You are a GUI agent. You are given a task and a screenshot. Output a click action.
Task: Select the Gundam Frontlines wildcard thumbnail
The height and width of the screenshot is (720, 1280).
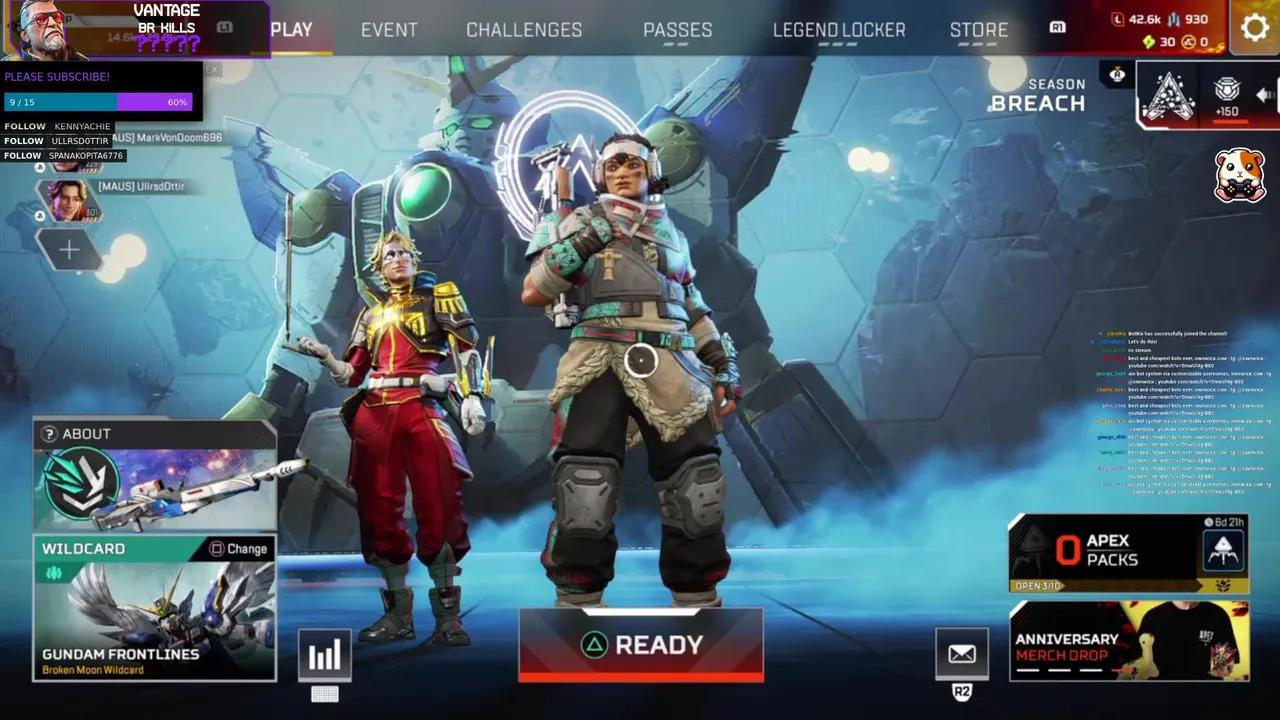click(x=154, y=605)
